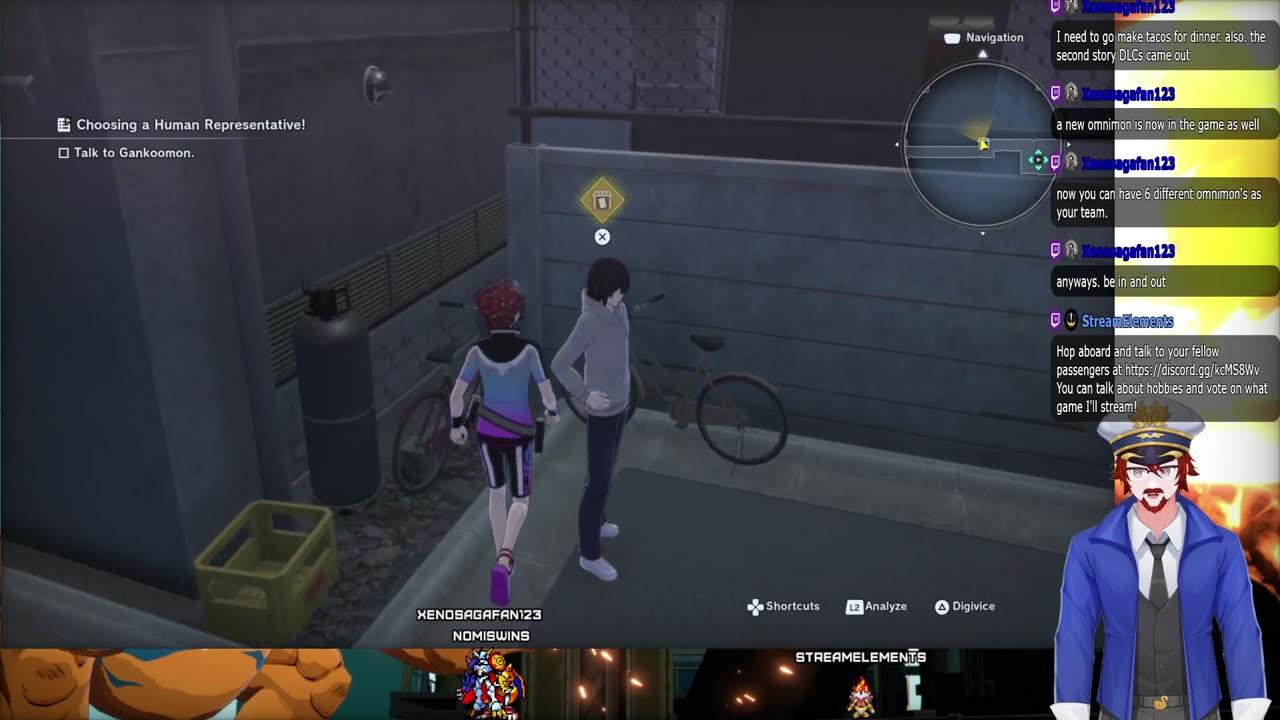The width and height of the screenshot is (1280, 720).
Task: Click the quest marker above Gankoomon
Action: [x=601, y=200]
